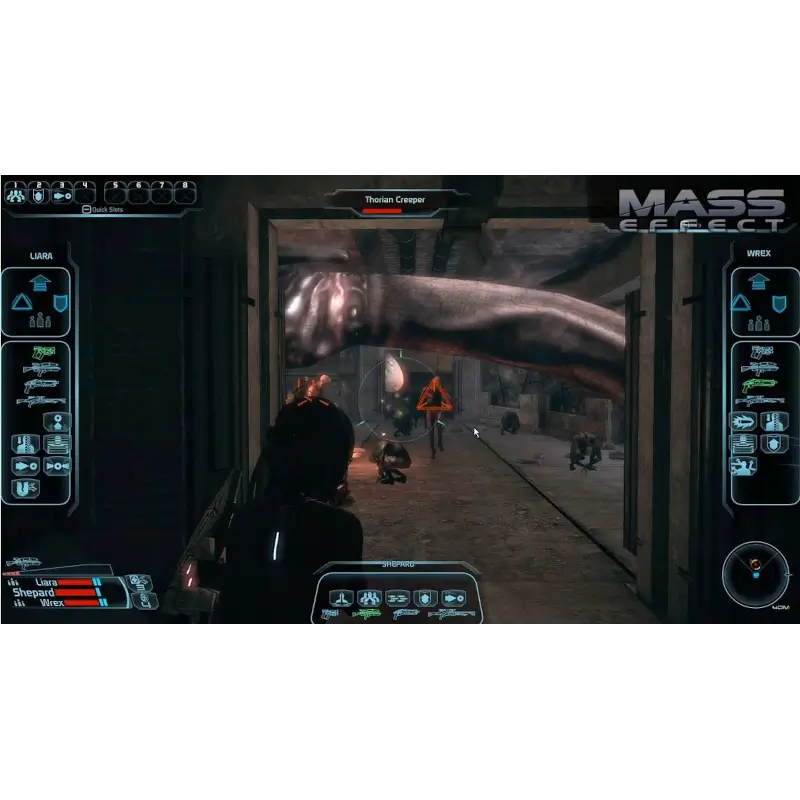800x800 pixels.
Task: Give Liara the triangle attack order
Action: [20, 302]
